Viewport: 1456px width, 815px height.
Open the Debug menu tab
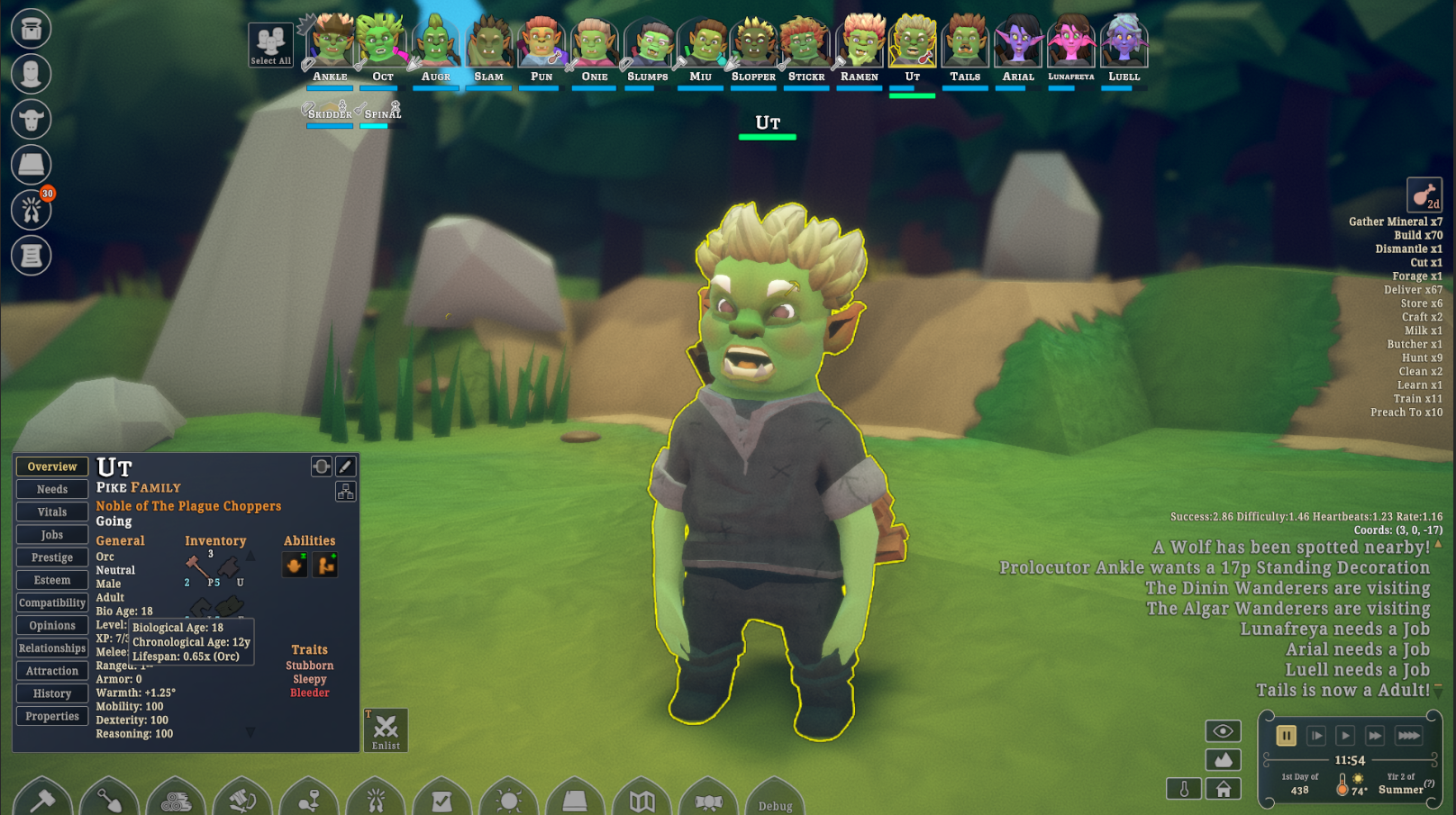775,802
